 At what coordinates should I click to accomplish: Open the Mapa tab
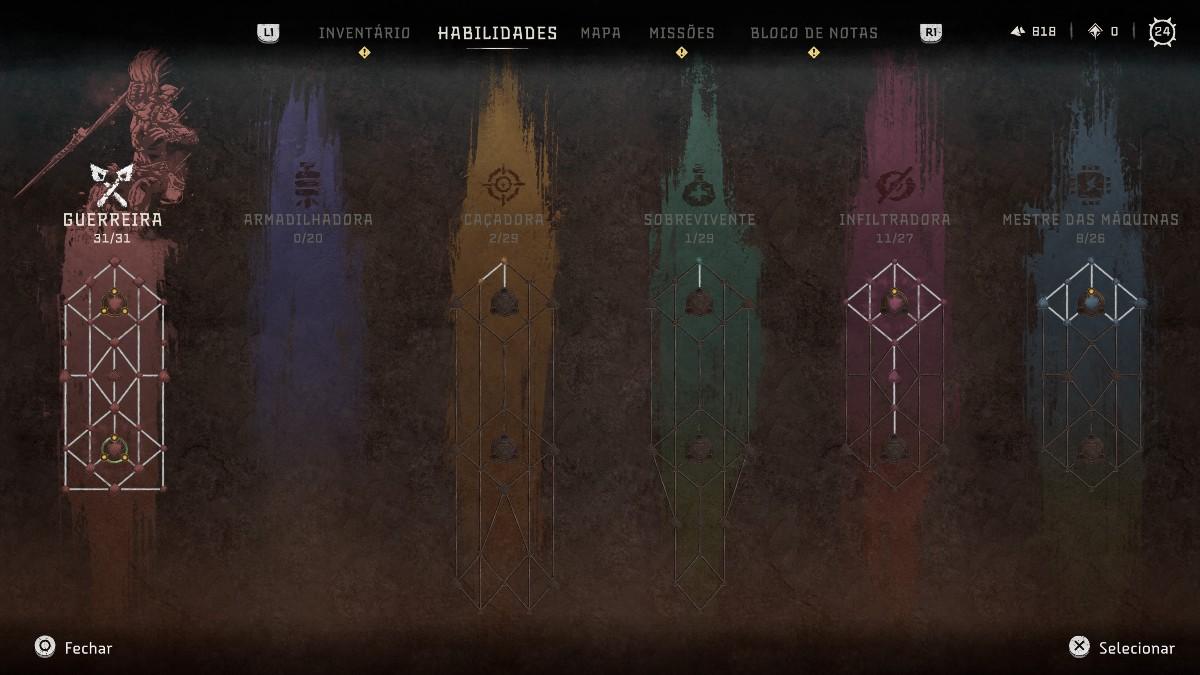click(600, 33)
